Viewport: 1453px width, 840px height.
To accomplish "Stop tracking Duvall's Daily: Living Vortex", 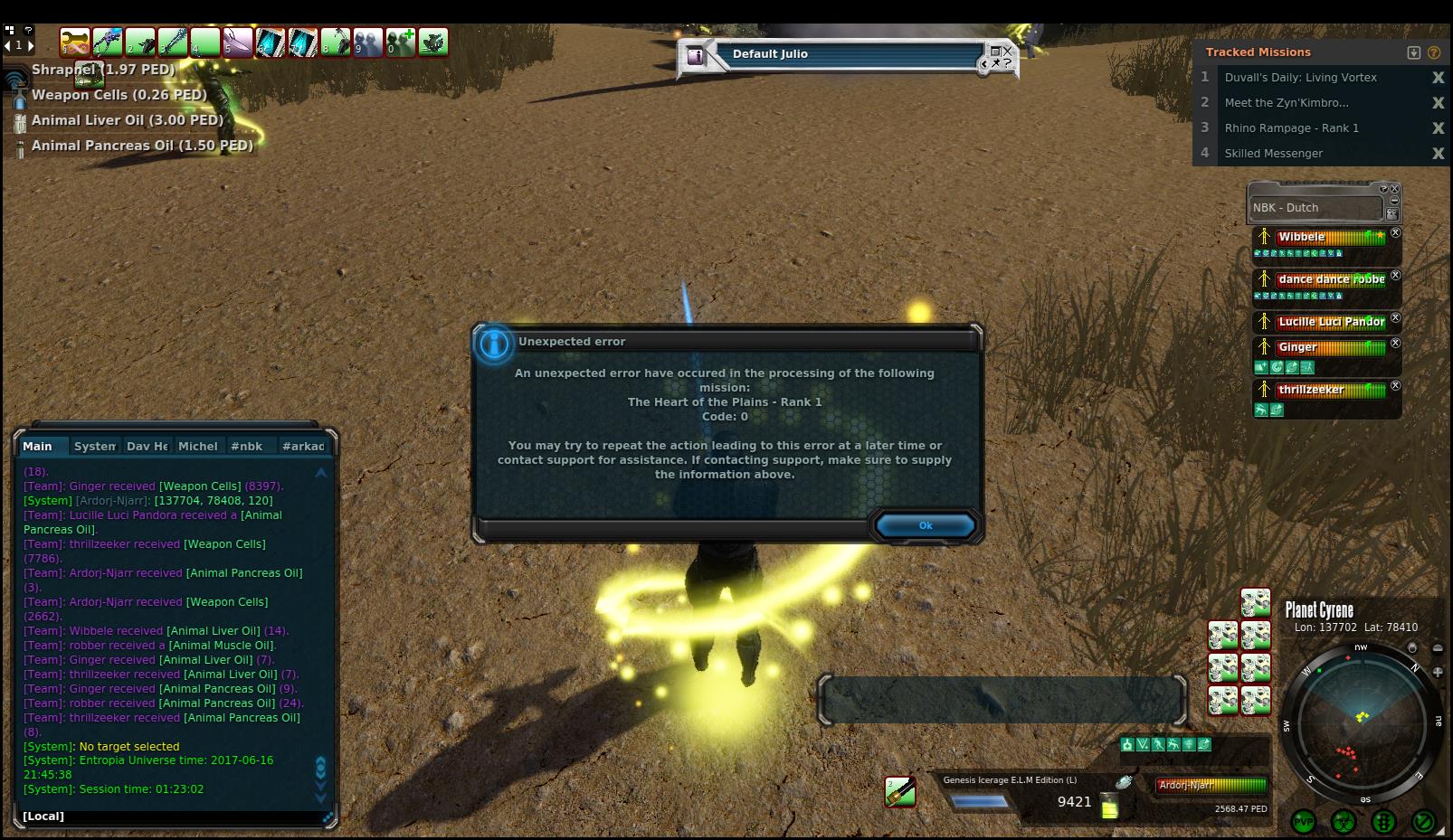I will point(1438,78).
